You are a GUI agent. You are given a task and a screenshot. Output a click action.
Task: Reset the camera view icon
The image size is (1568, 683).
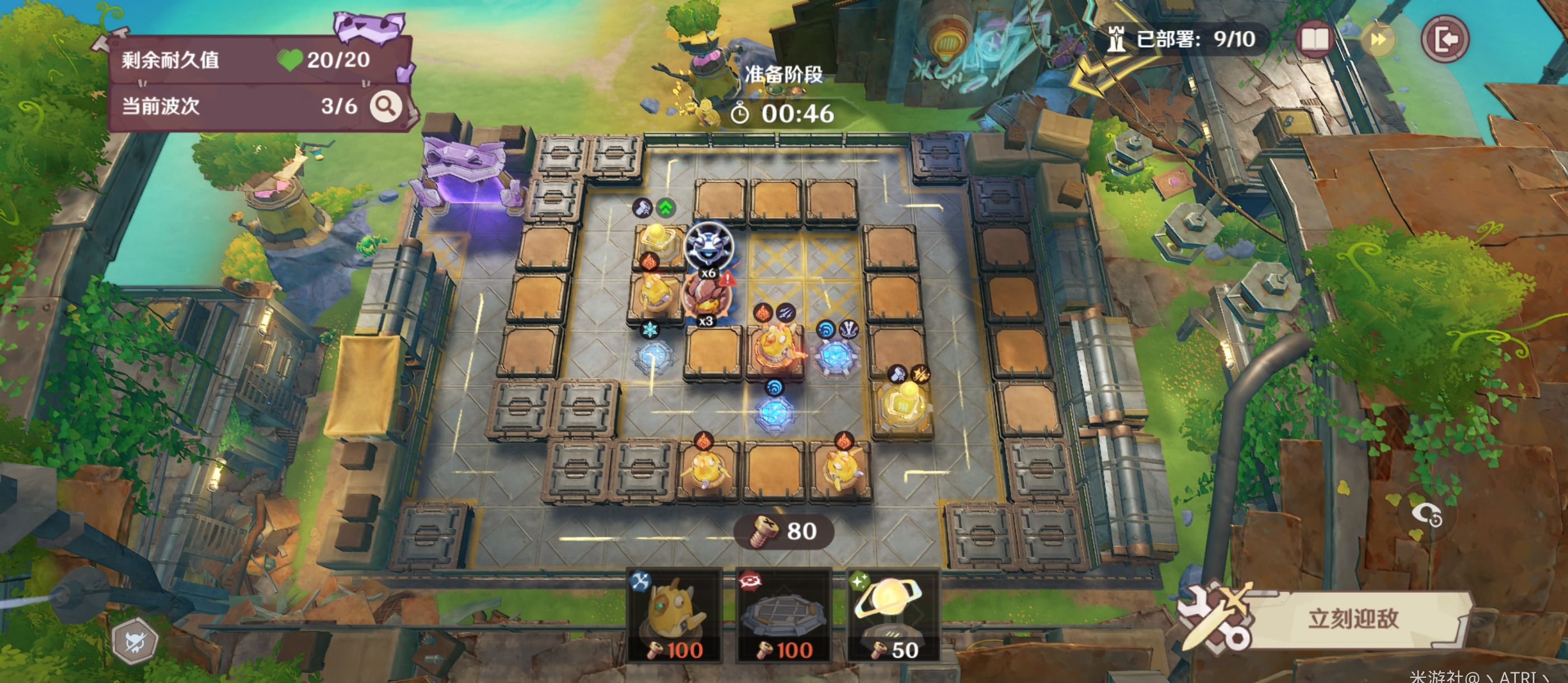pos(1427,515)
